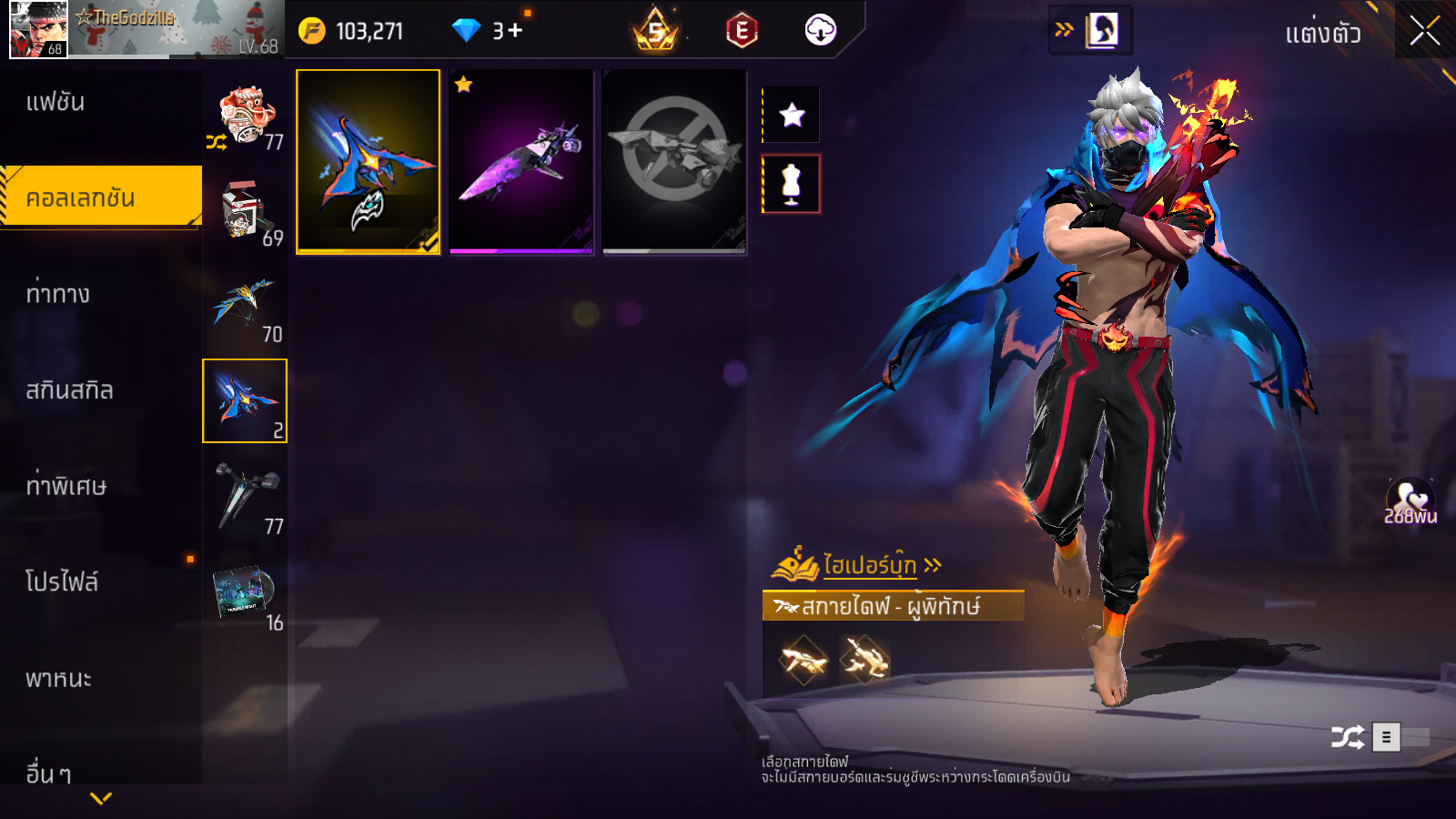The height and width of the screenshot is (819, 1456).
Task: Open the โปรไฟล์ category
Action: coord(62,582)
